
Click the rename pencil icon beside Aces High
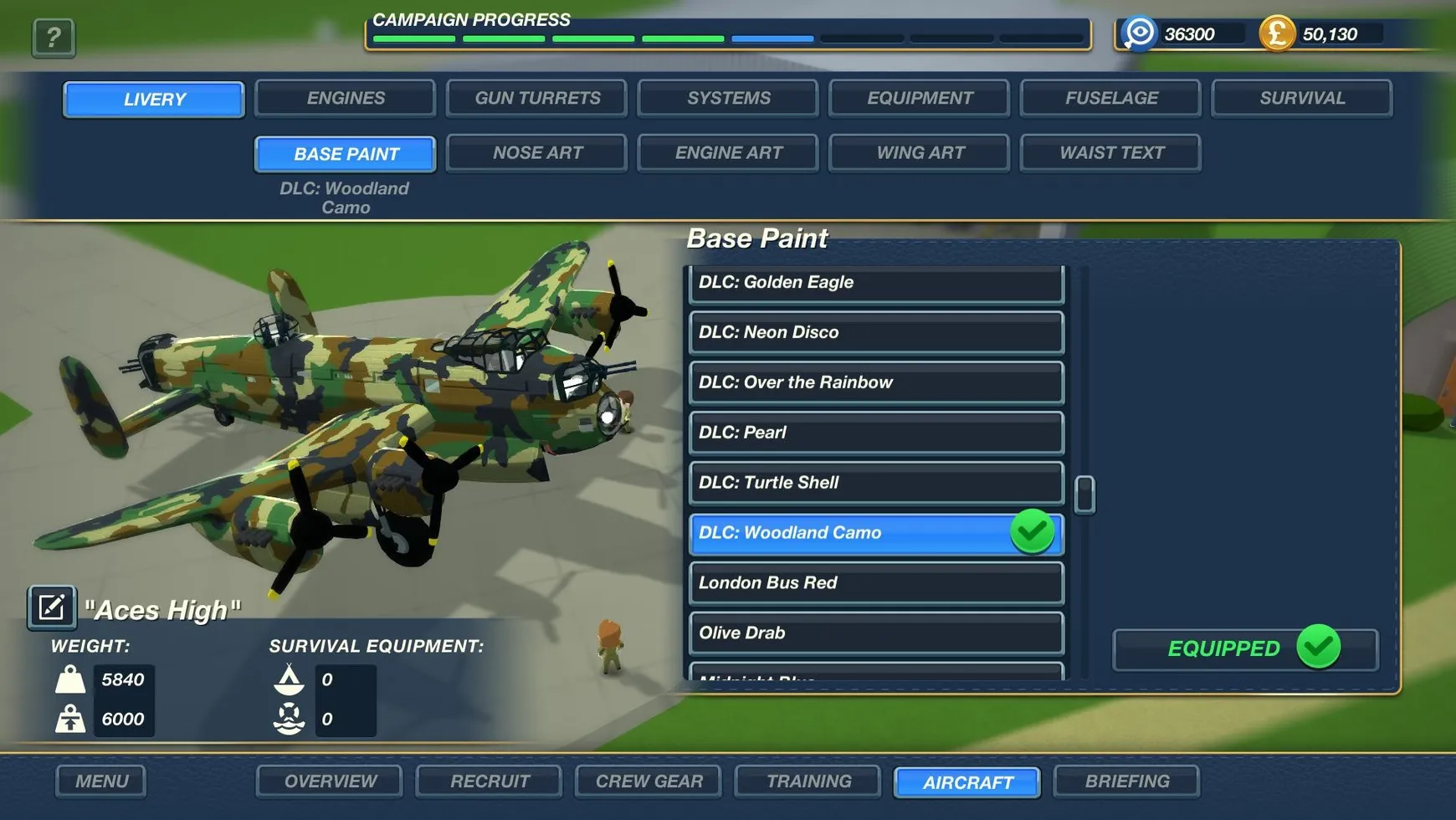point(51,606)
